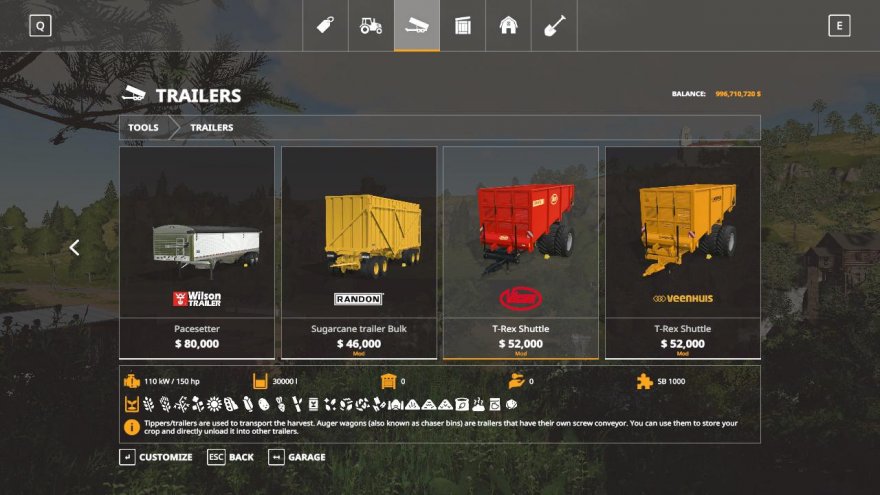Open the Garage

click(x=297, y=457)
